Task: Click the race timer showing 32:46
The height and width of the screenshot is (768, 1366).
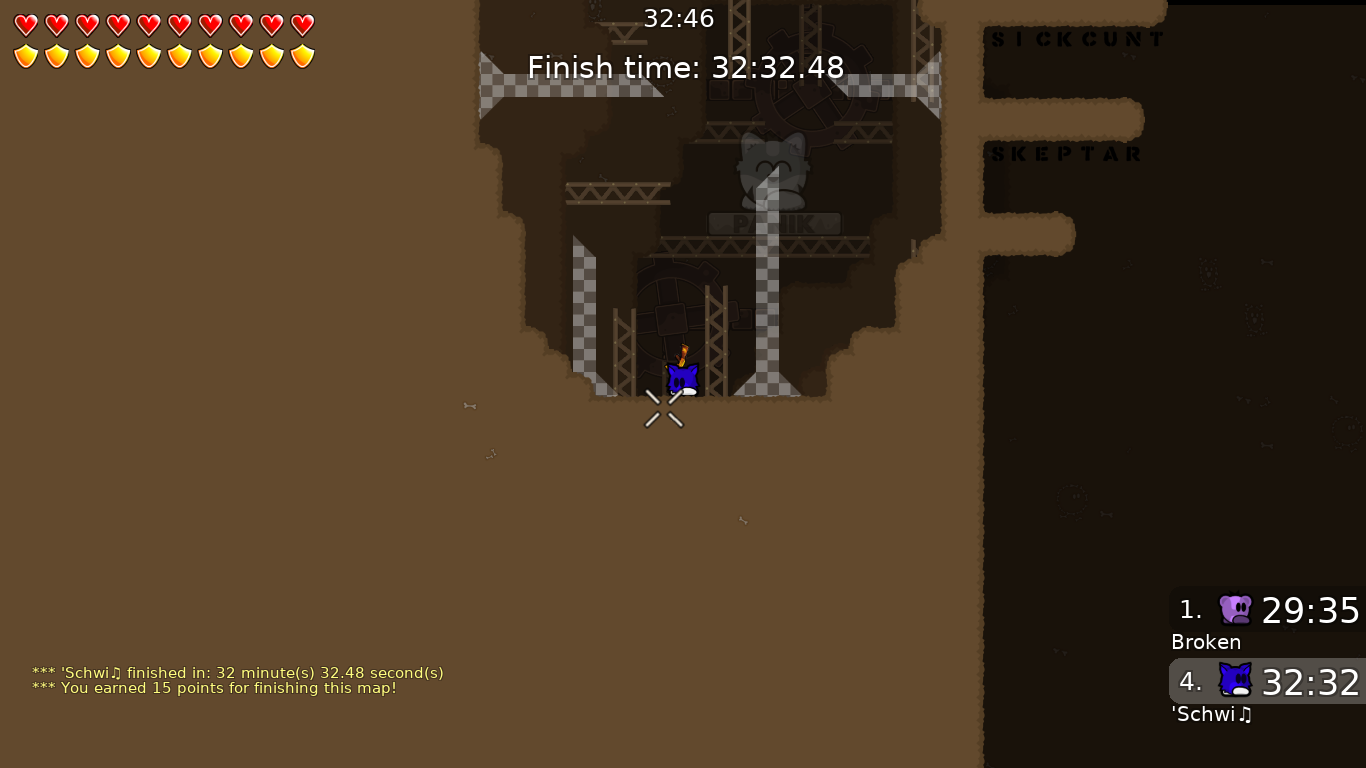Action: click(679, 17)
